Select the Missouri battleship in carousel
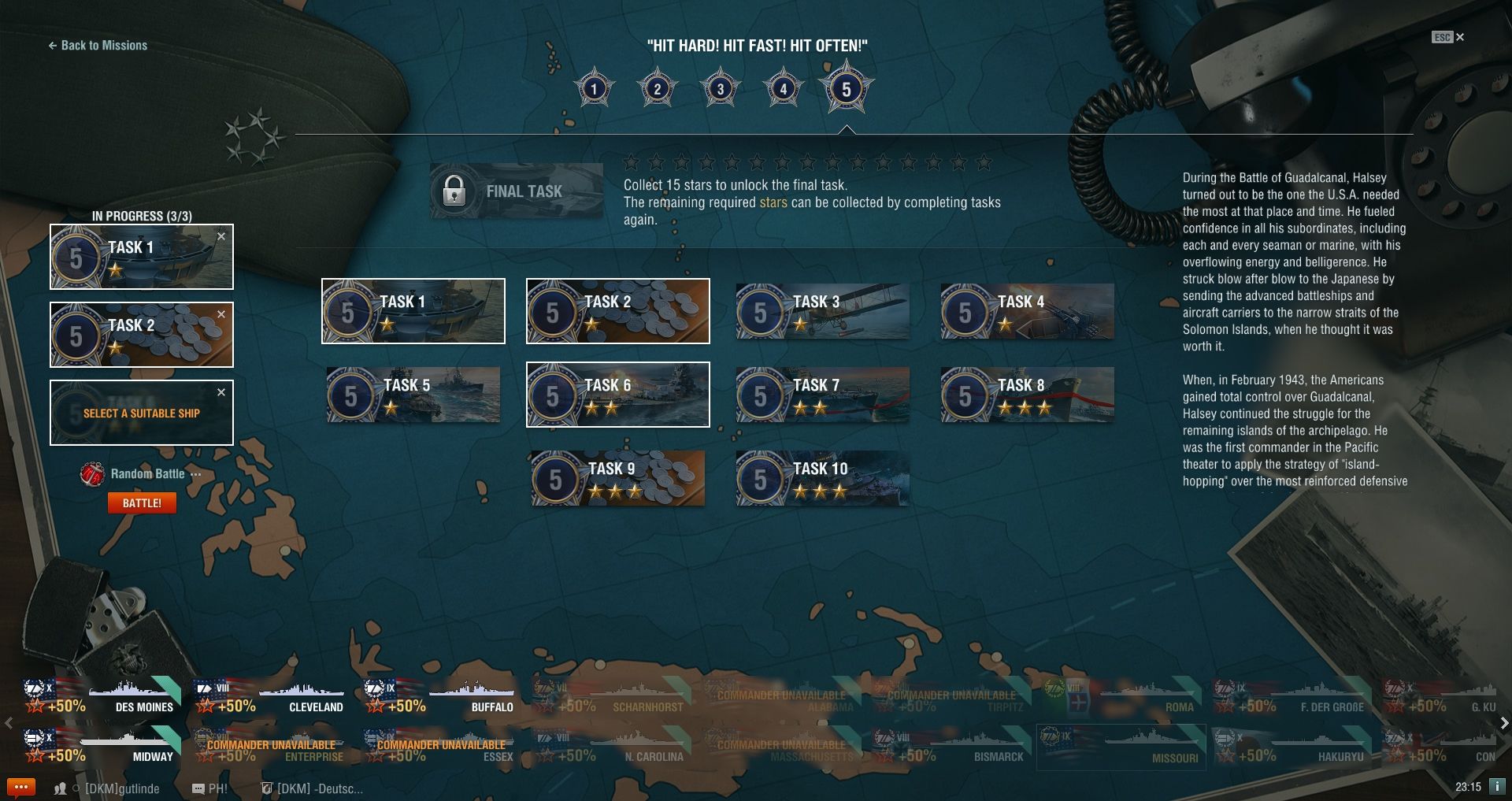Image resolution: width=1512 pixels, height=801 pixels. (1121, 747)
